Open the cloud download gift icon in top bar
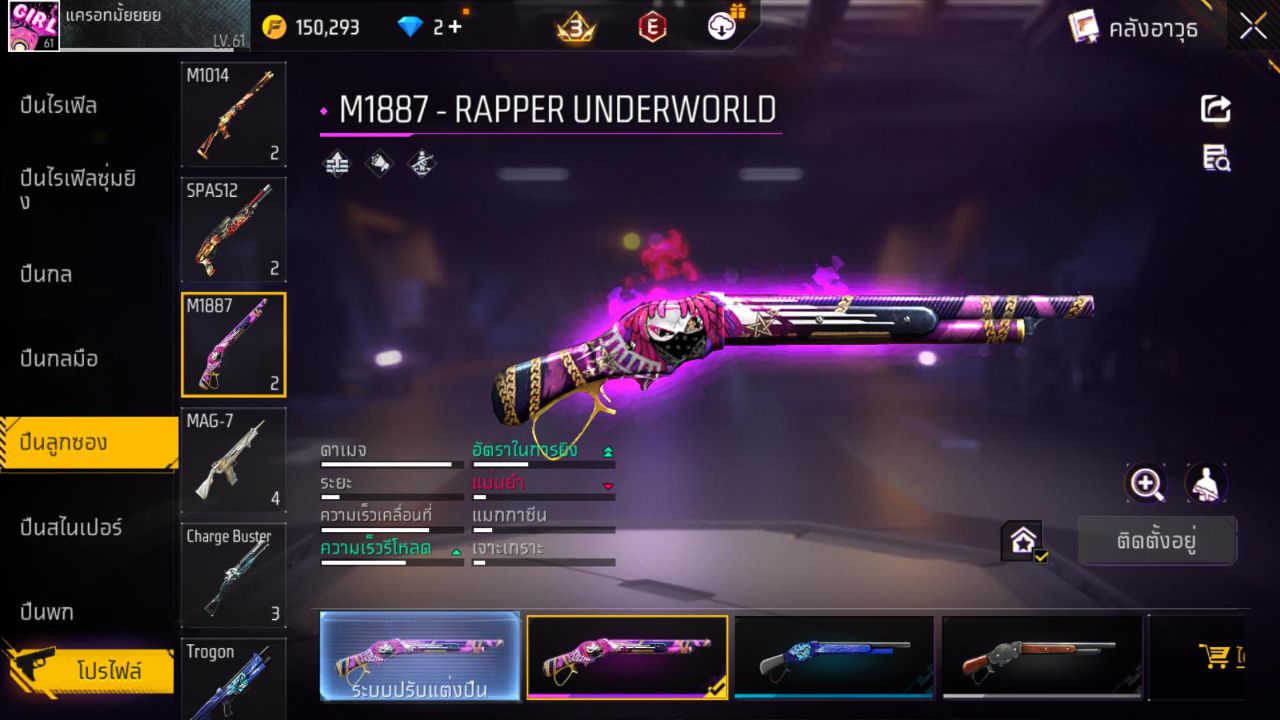This screenshot has height=720, width=1280. point(720,27)
